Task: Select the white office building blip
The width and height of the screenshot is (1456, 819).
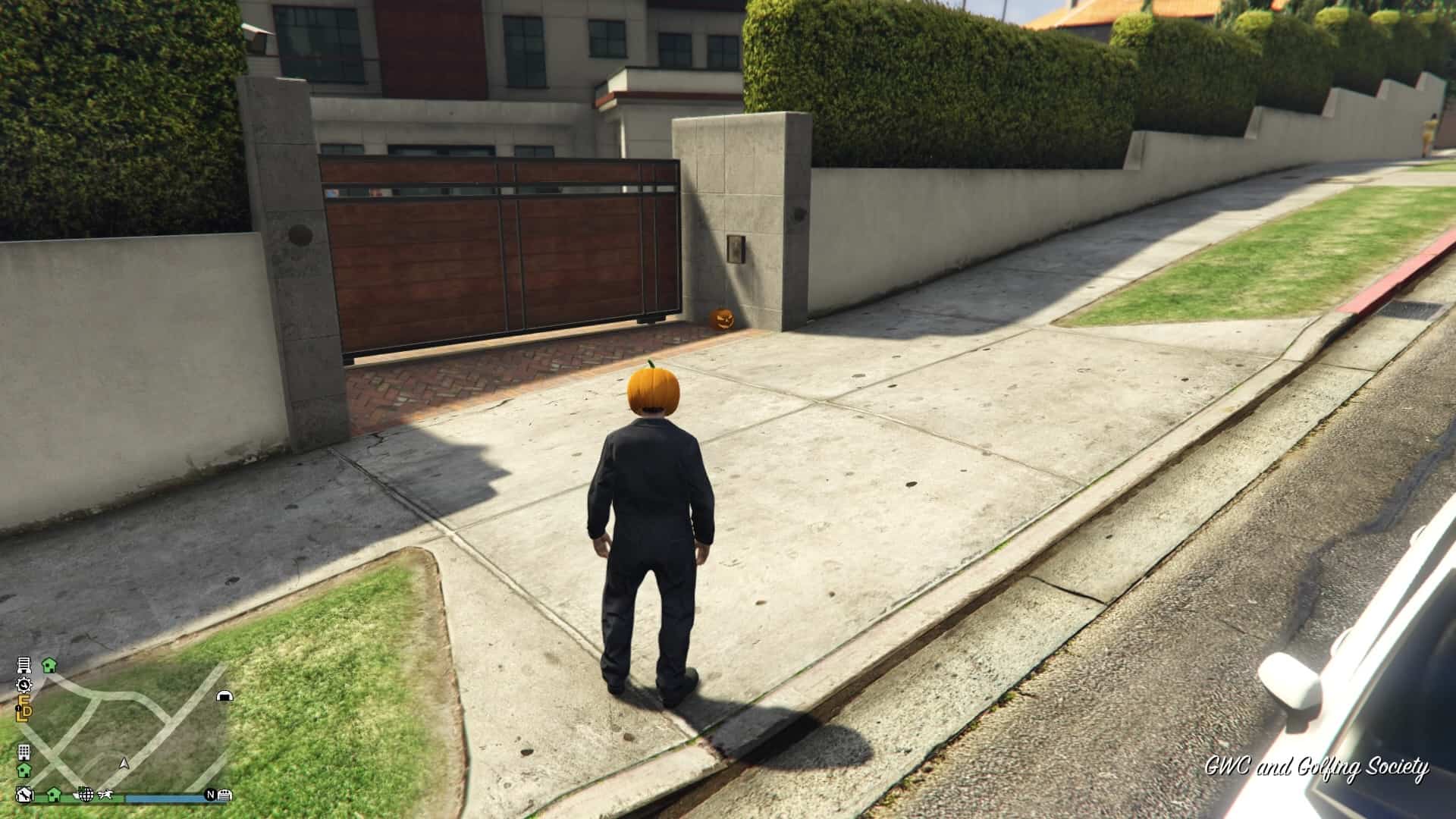Action: coord(24,752)
